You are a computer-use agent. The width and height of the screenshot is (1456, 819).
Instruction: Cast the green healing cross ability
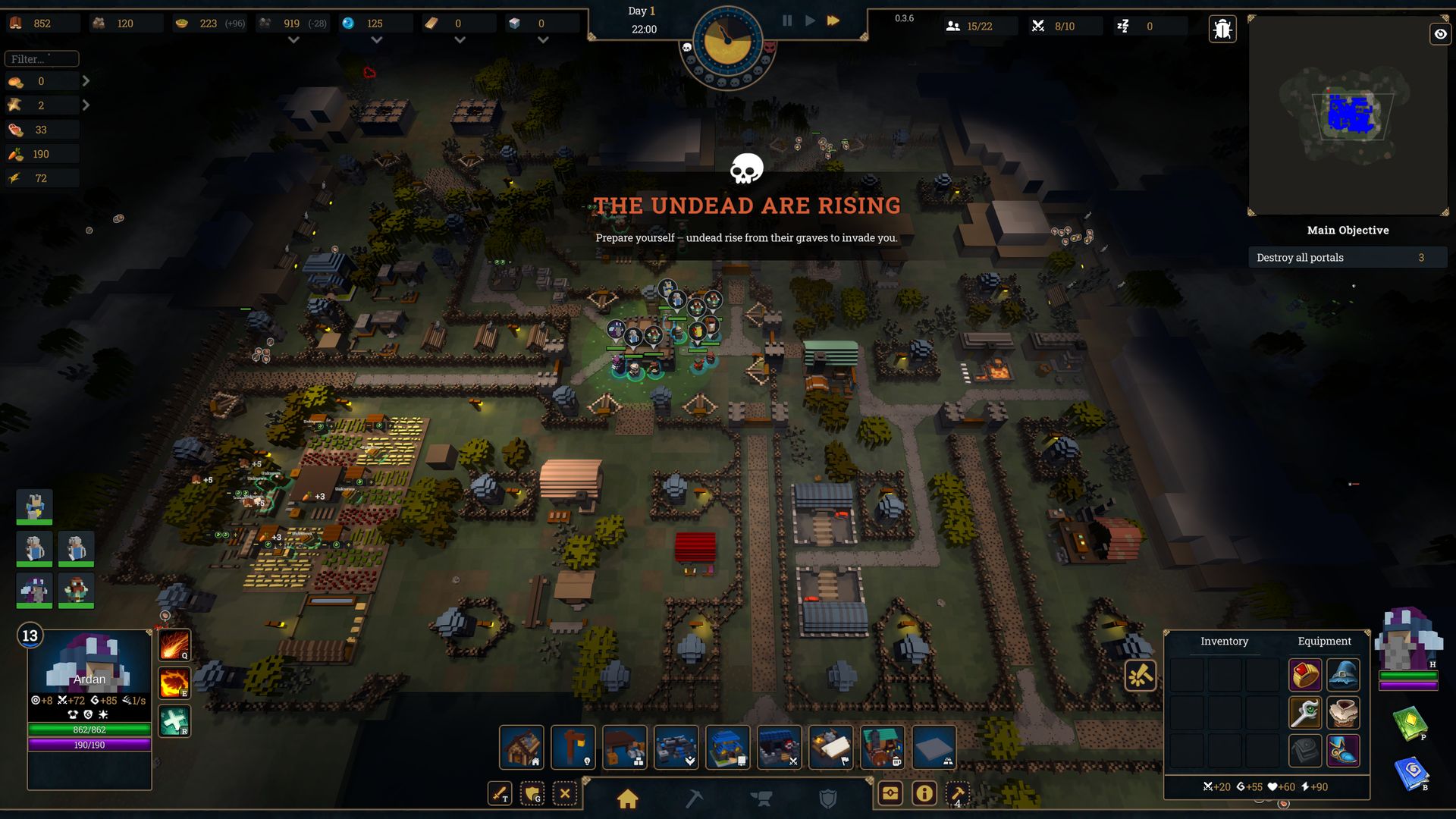point(174,720)
